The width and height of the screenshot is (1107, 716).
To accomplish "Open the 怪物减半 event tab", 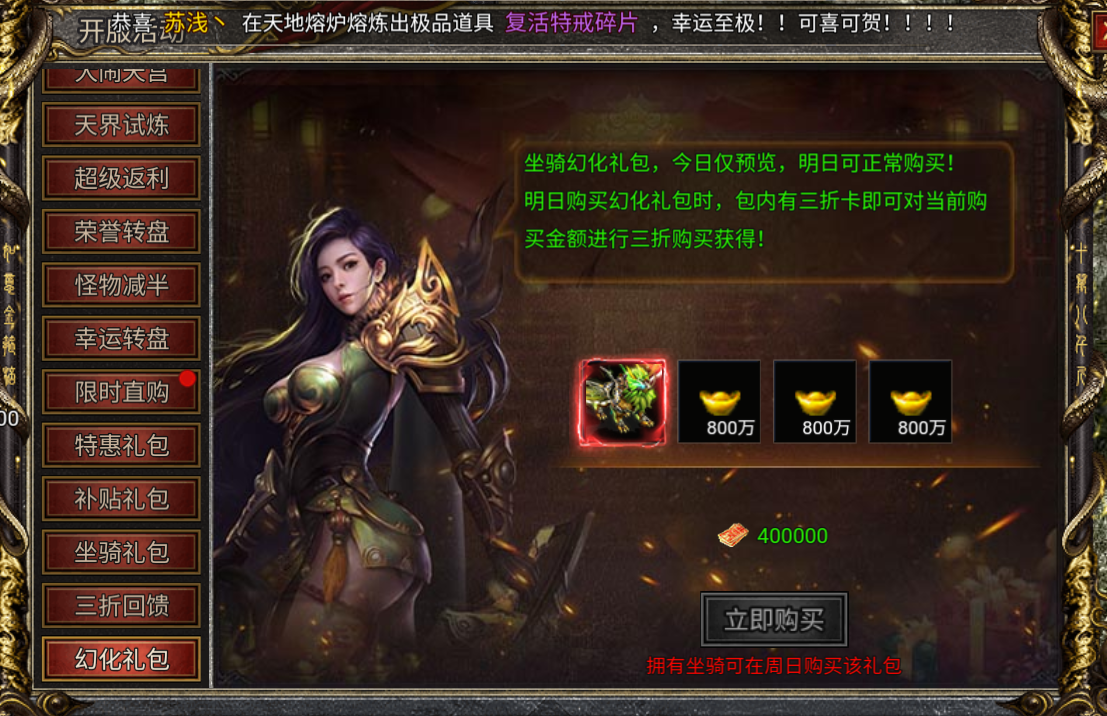I will point(122,285).
